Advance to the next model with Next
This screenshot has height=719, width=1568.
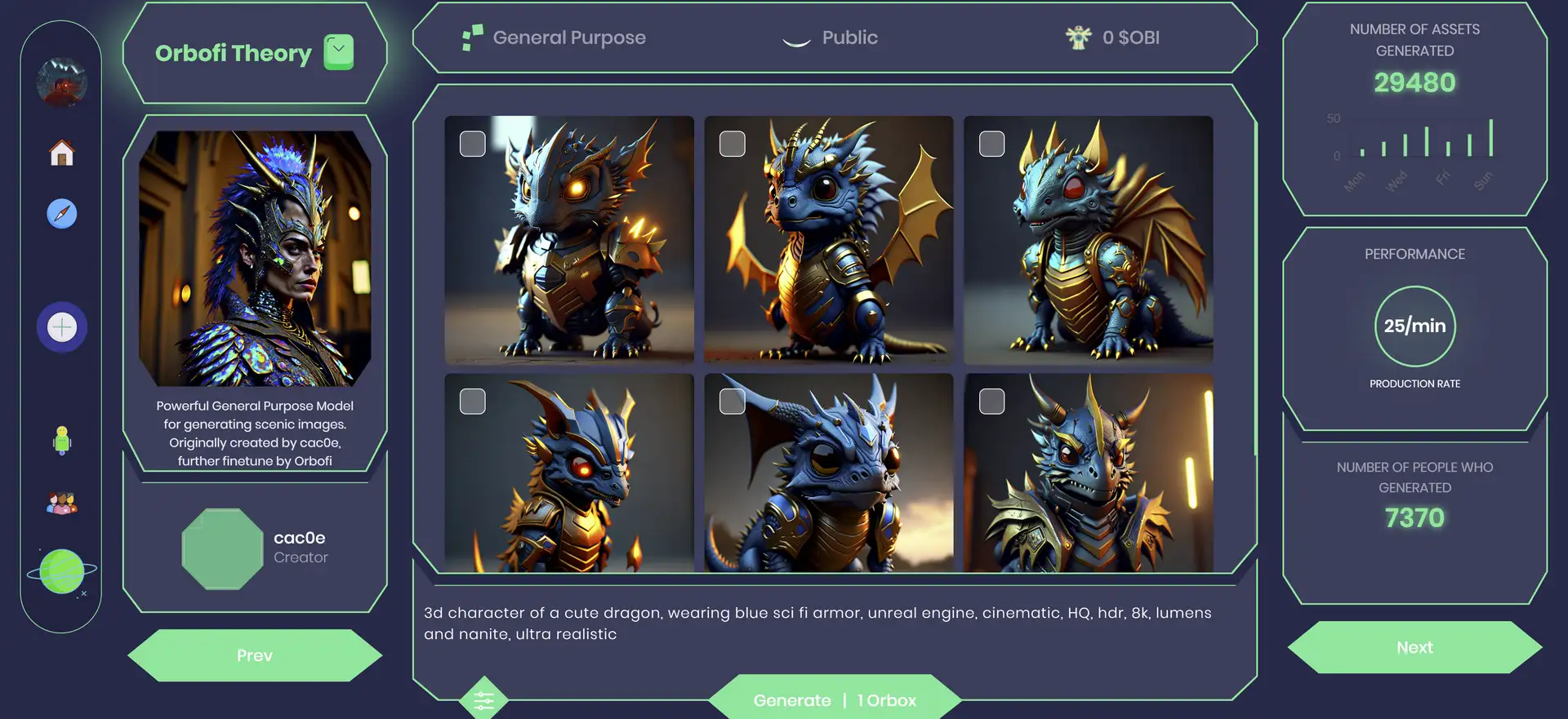tap(1414, 647)
